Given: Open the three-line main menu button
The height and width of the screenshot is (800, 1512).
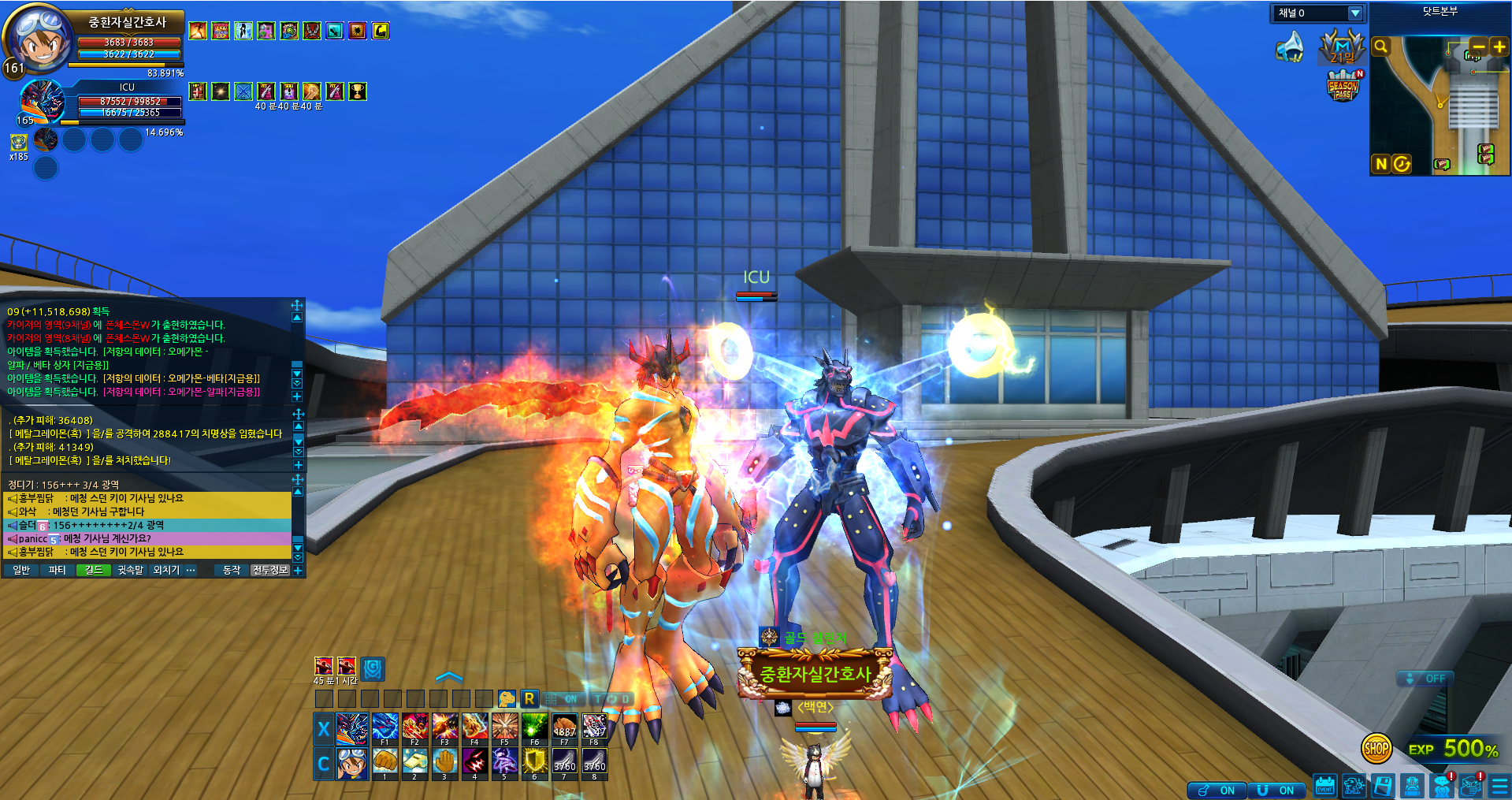Looking at the screenshot, I should (x=1499, y=786).
